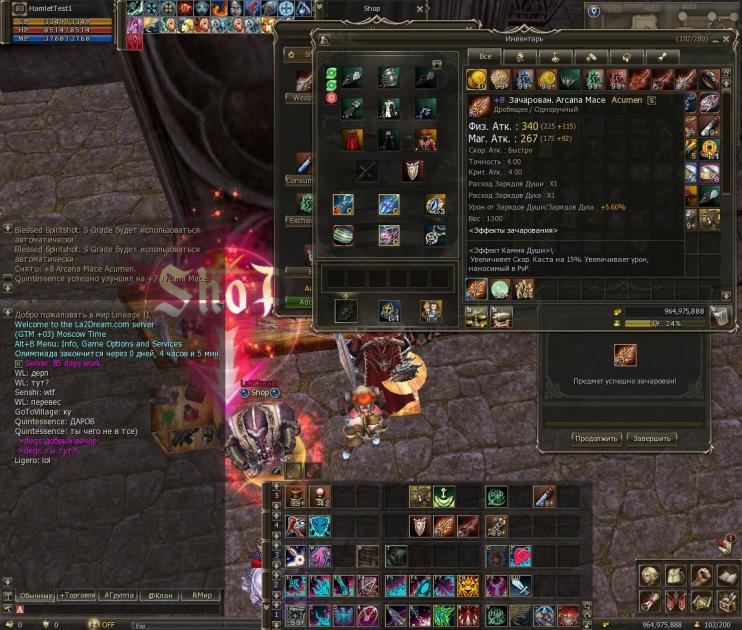Select the shield in the equipment panel
The width and height of the screenshot is (742, 630).
pos(411,171)
